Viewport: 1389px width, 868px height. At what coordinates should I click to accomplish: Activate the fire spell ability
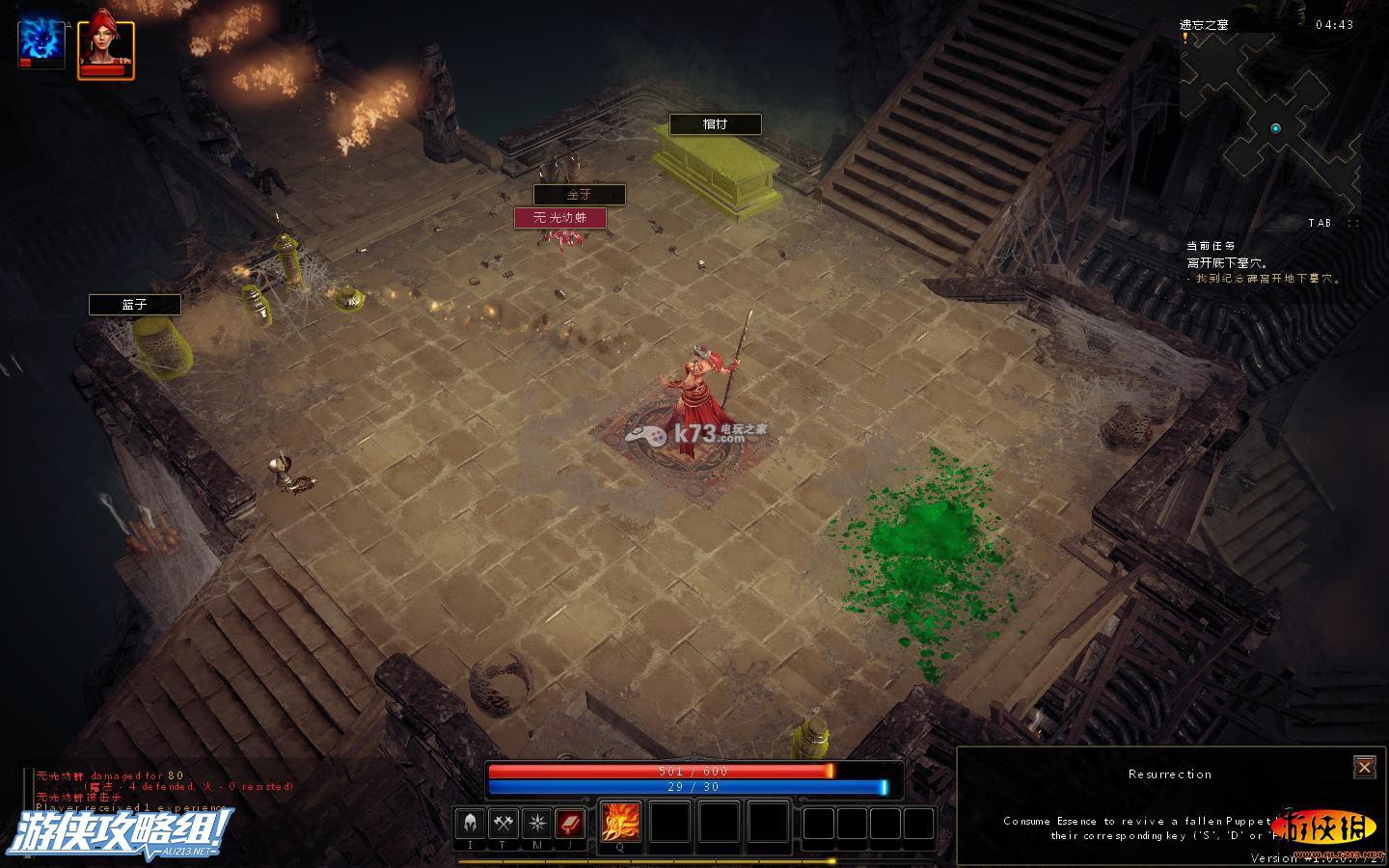[620, 822]
